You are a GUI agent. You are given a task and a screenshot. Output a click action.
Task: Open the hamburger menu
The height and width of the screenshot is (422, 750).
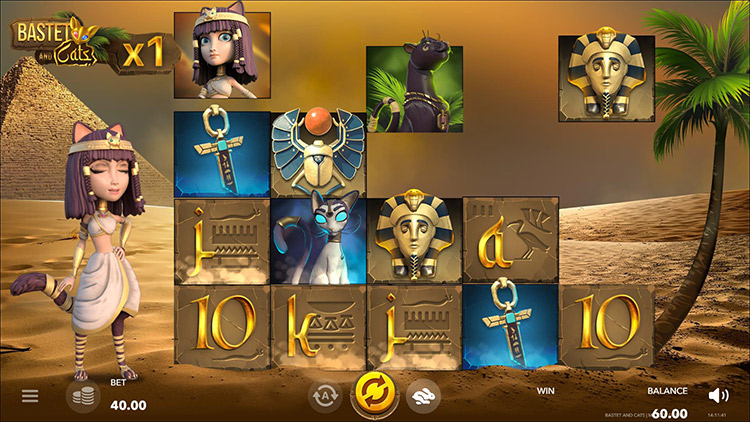(x=30, y=396)
